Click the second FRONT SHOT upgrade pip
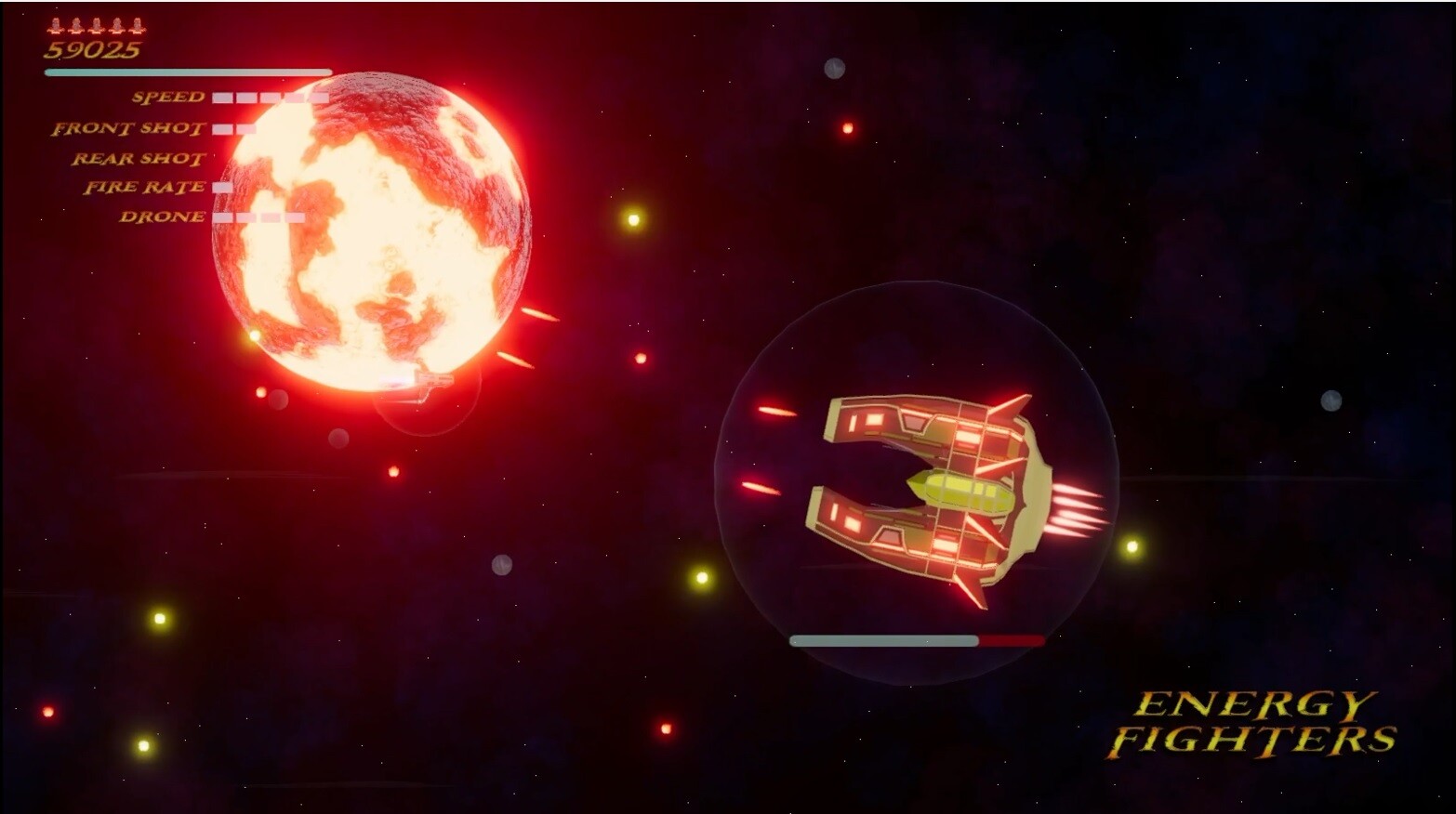The height and width of the screenshot is (814, 1456). [245, 127]
